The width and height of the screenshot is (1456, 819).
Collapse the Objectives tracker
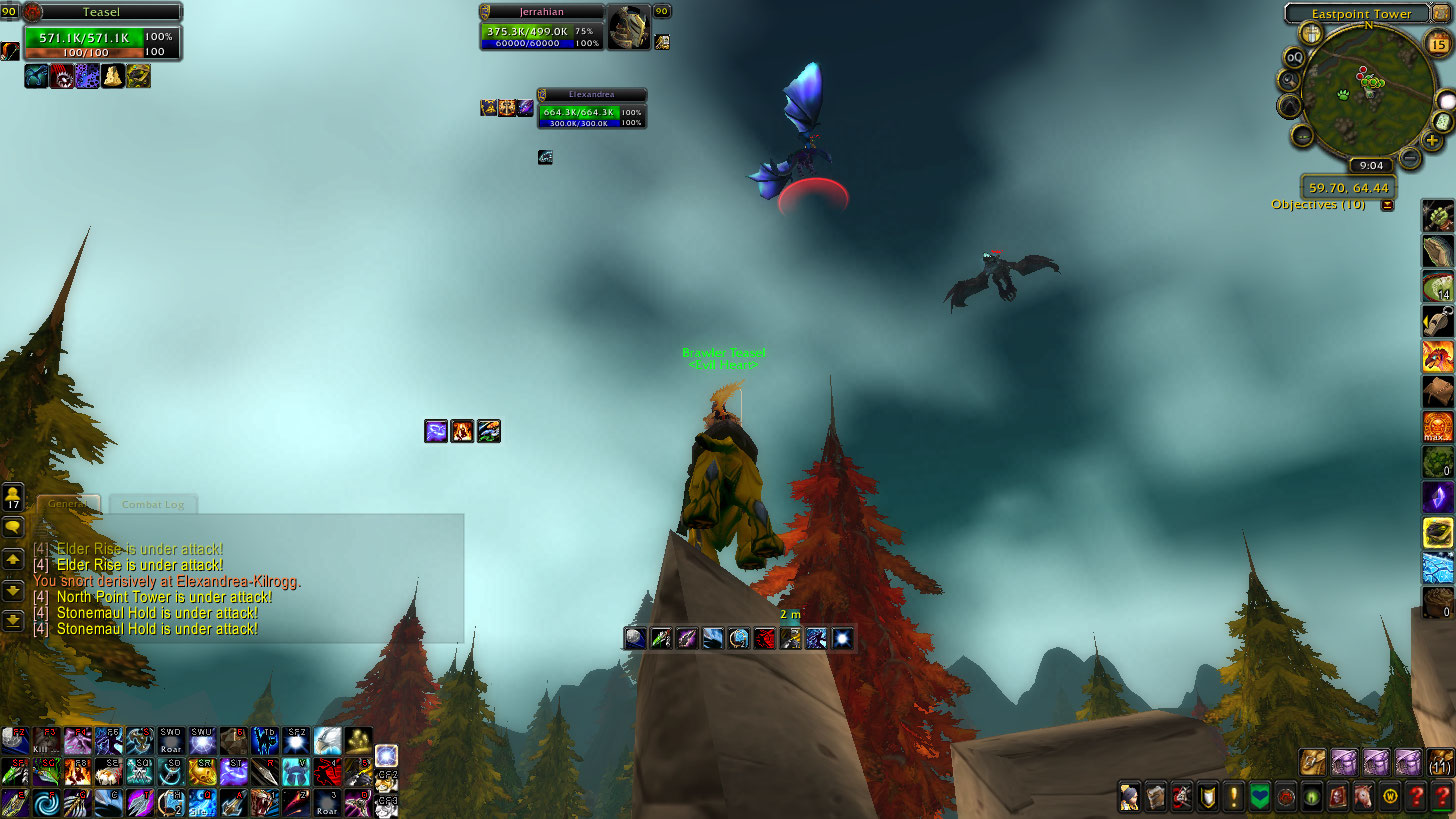pos(1387,205)
